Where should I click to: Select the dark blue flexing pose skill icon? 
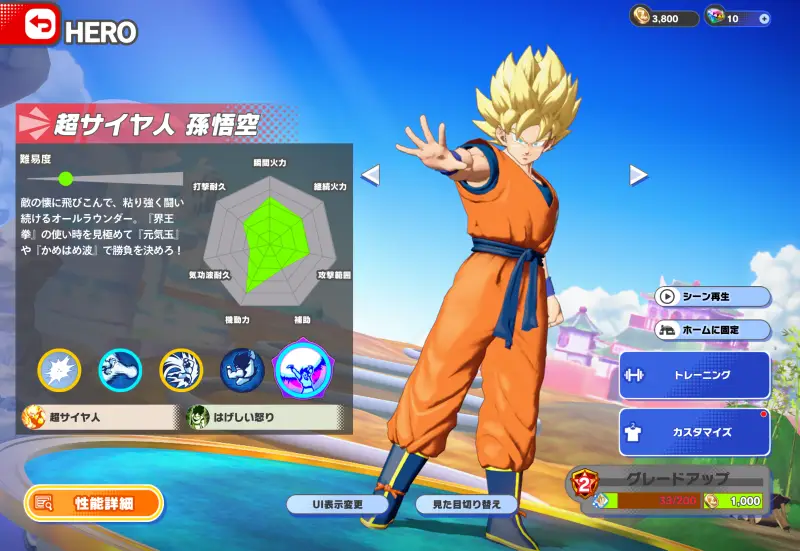(x=241, y=370)
